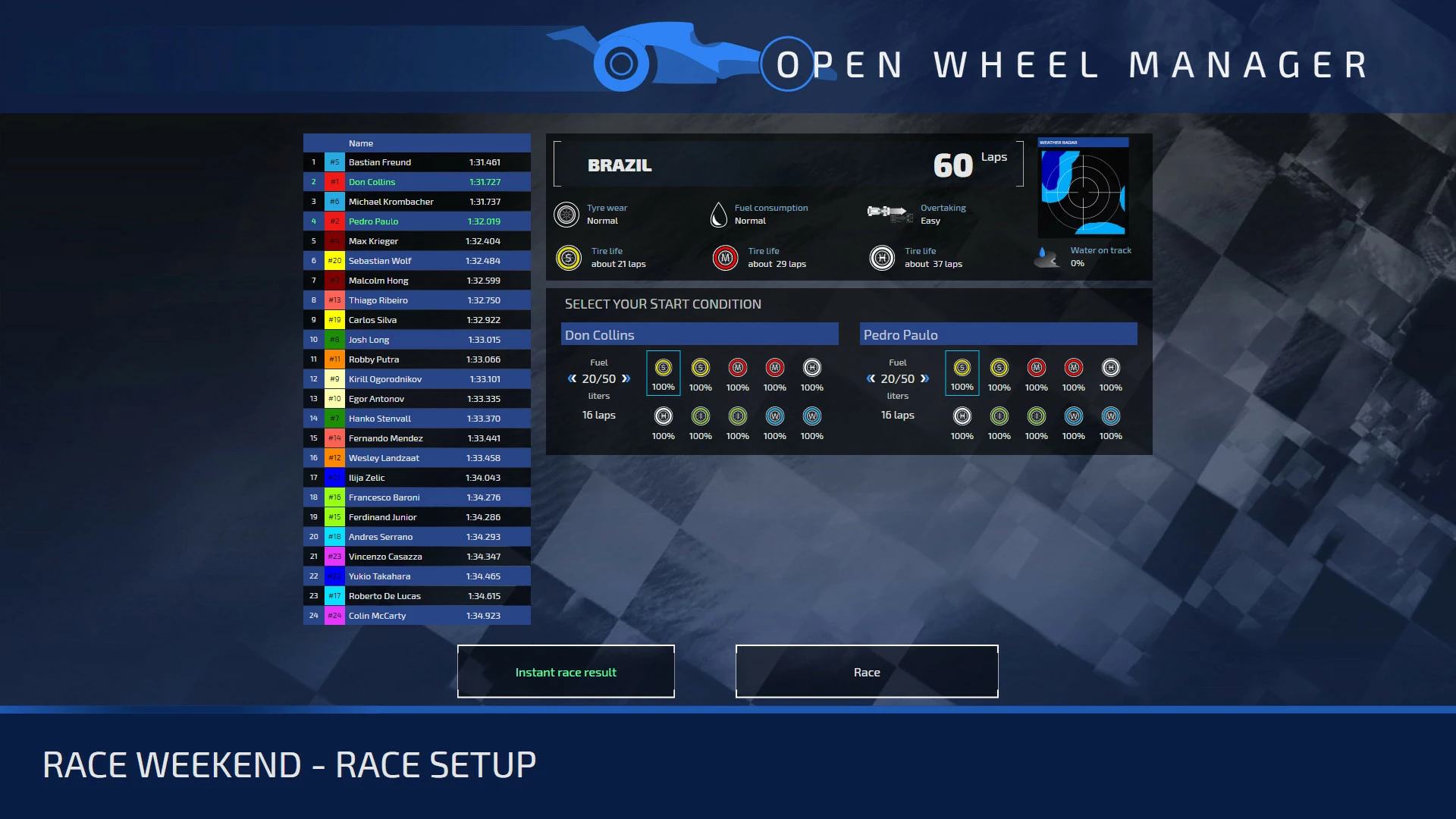The image size is (1456, 819).
Task: Select Don Collins's highlighted soft tire set
Action: [663, 373]
